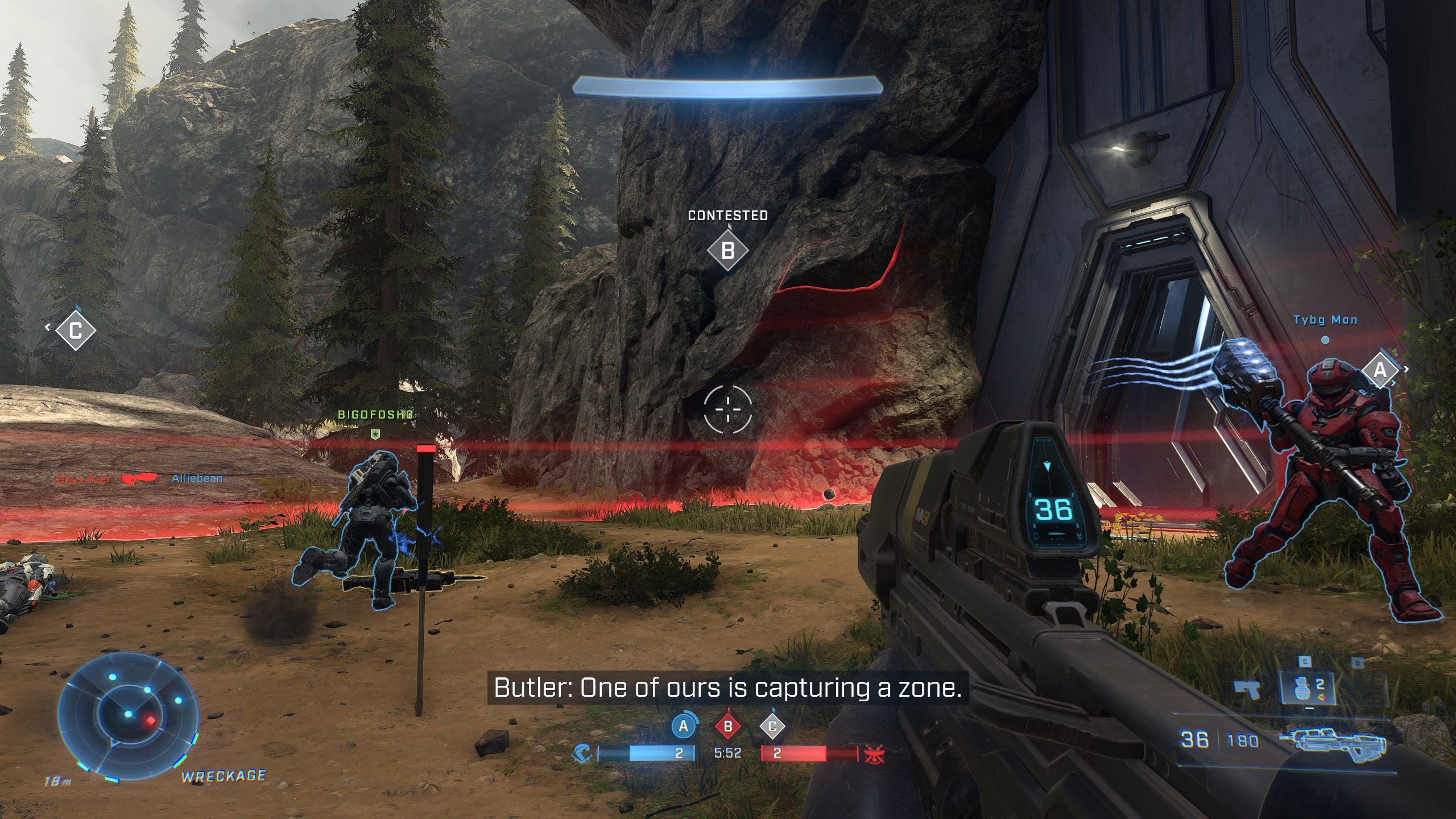Select the frag grenade slot
Image resolution: width=1456 pixels, height=819 pixels.
[x=1306, y=688]
